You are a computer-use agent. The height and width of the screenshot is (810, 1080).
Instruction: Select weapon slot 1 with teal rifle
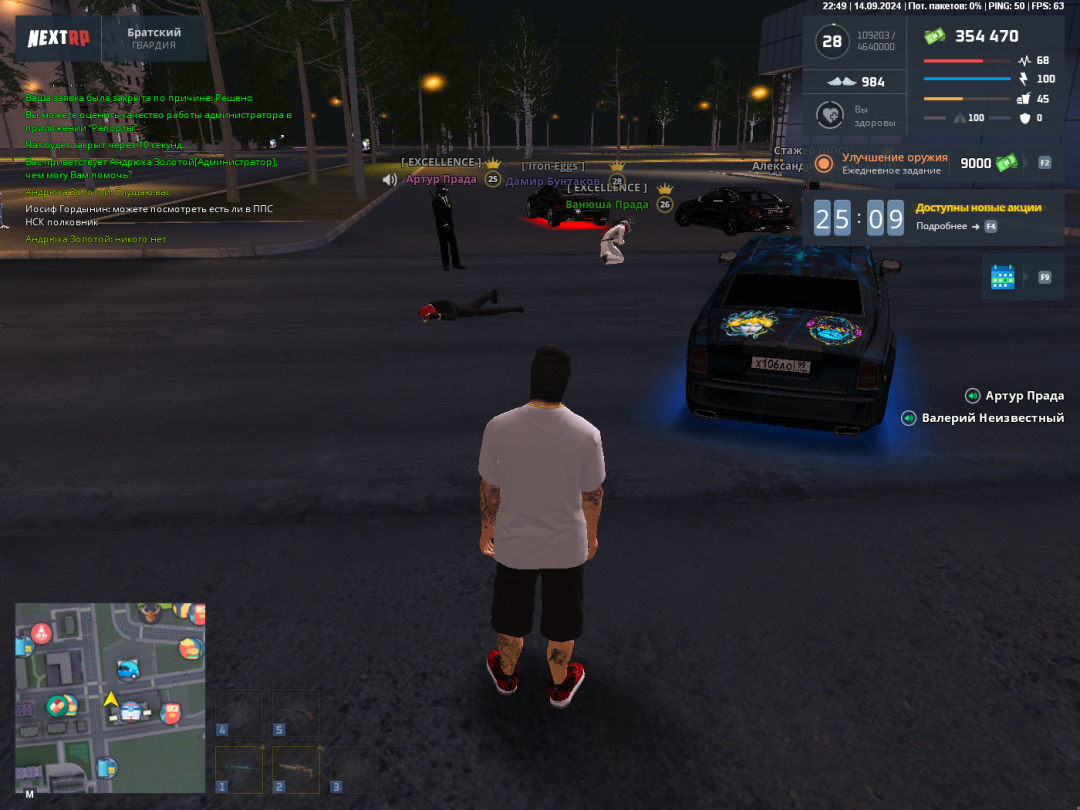pos(240,769)
